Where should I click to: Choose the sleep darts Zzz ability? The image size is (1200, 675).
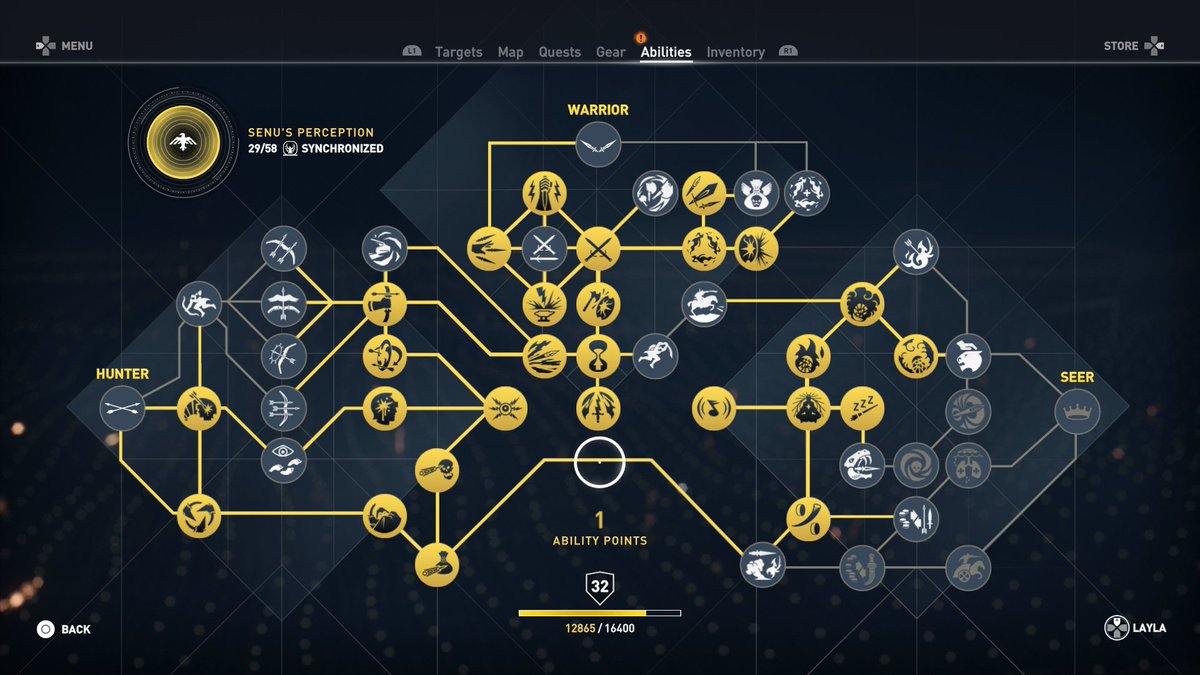coord(862,407)
